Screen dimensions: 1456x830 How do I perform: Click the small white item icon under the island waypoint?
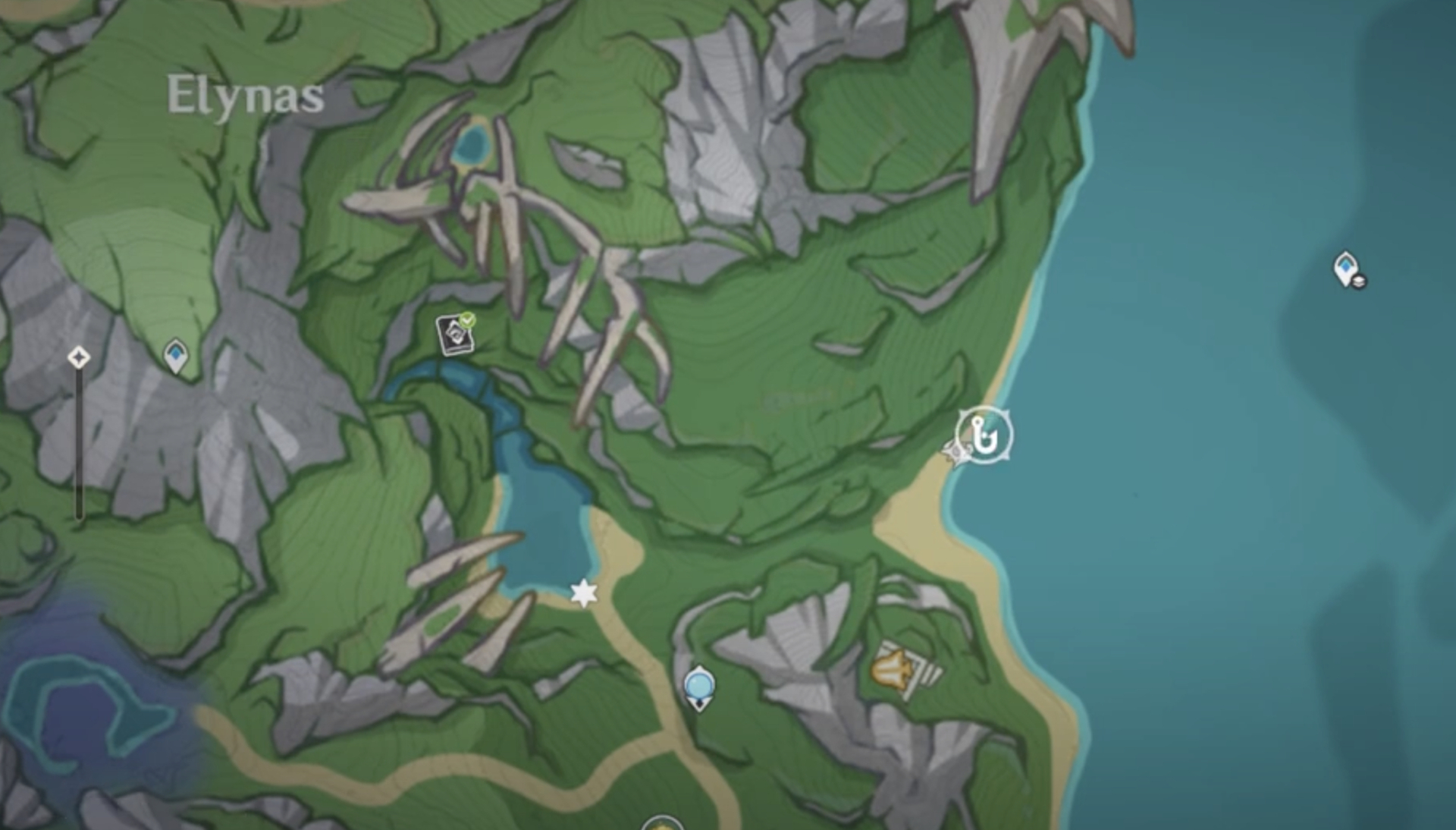pos(1359,282)
